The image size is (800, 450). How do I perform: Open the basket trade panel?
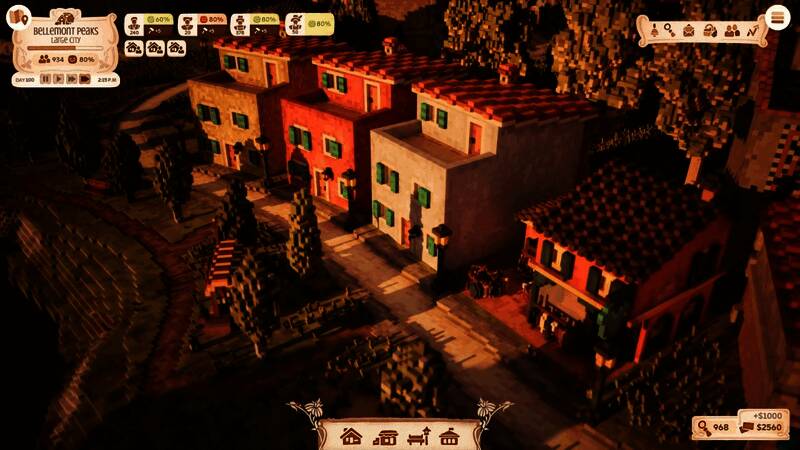coord(710,31)
